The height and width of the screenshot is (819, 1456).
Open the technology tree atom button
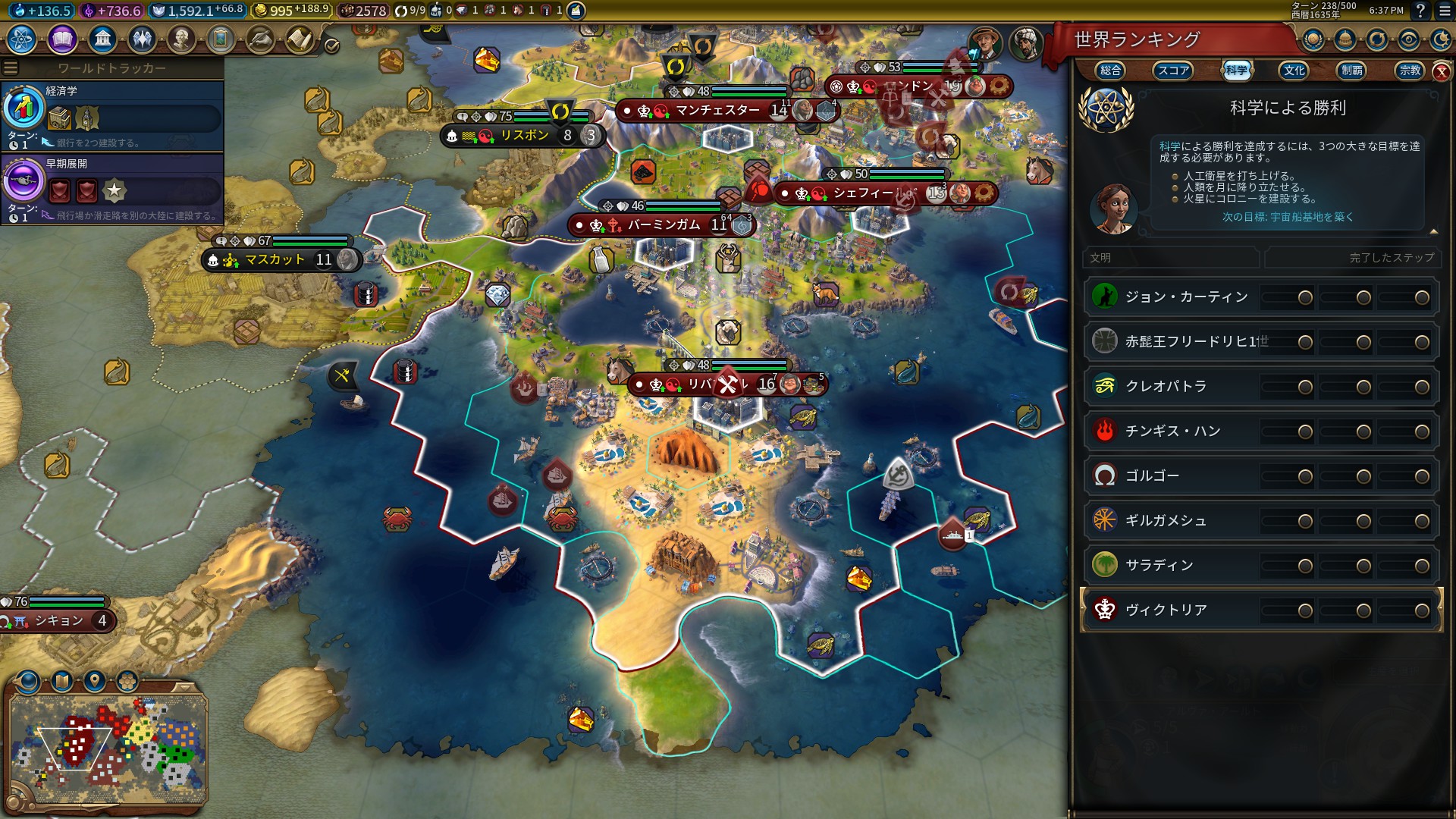point(22,39)
